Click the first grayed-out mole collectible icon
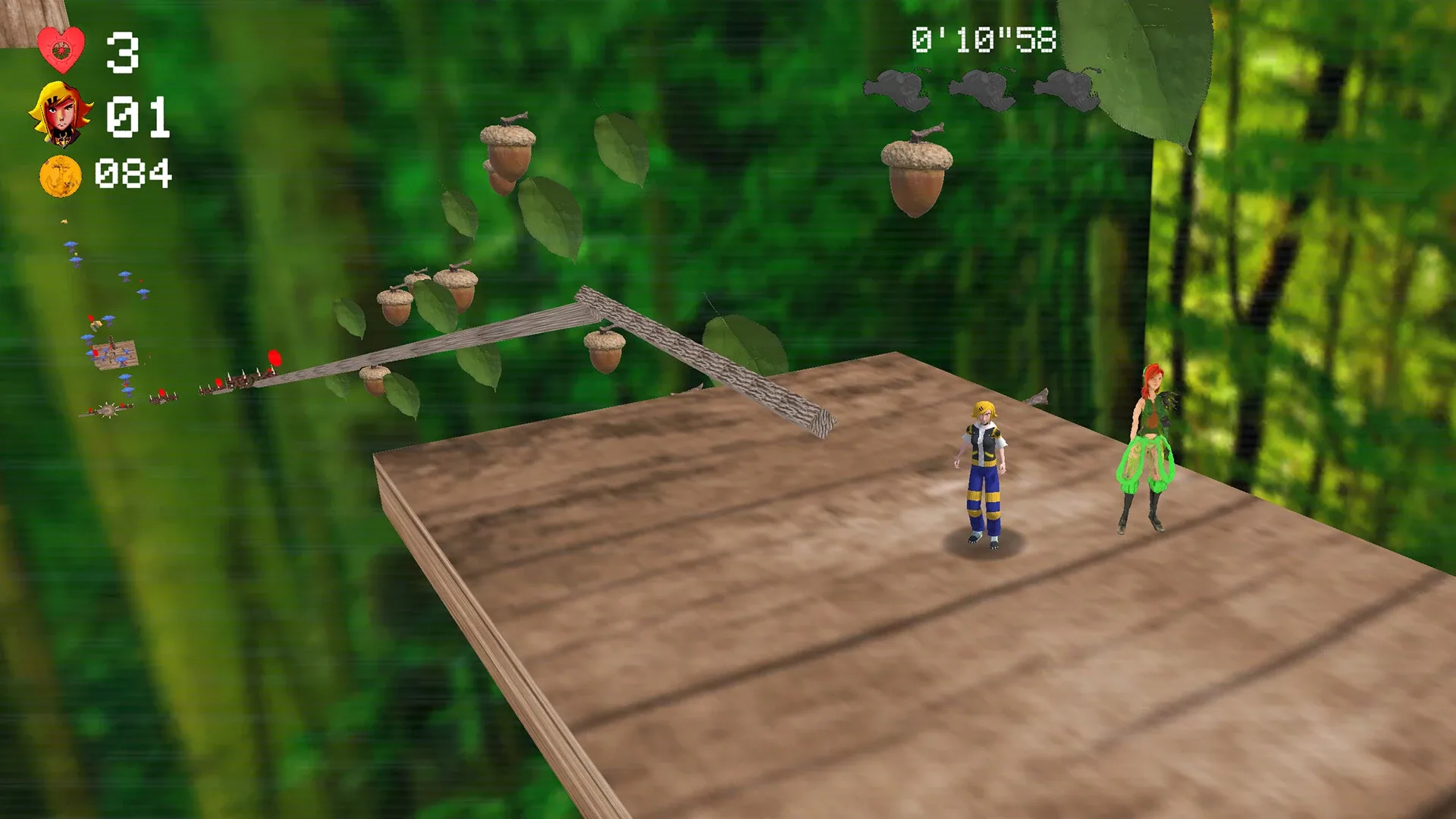The height and width of the screenshot is (819, 1456). coord(898,89)
